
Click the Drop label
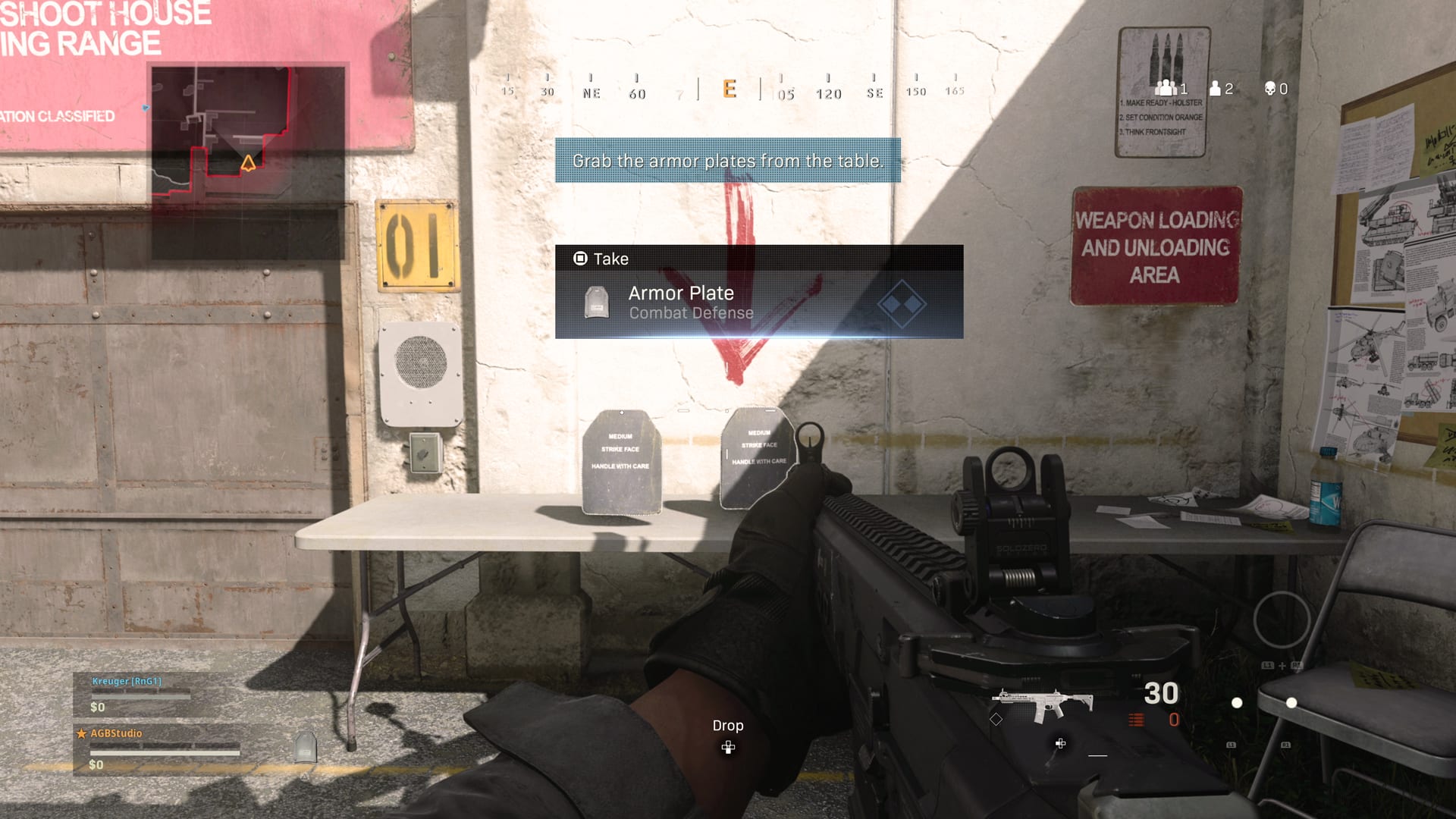(x=728, y=726)
